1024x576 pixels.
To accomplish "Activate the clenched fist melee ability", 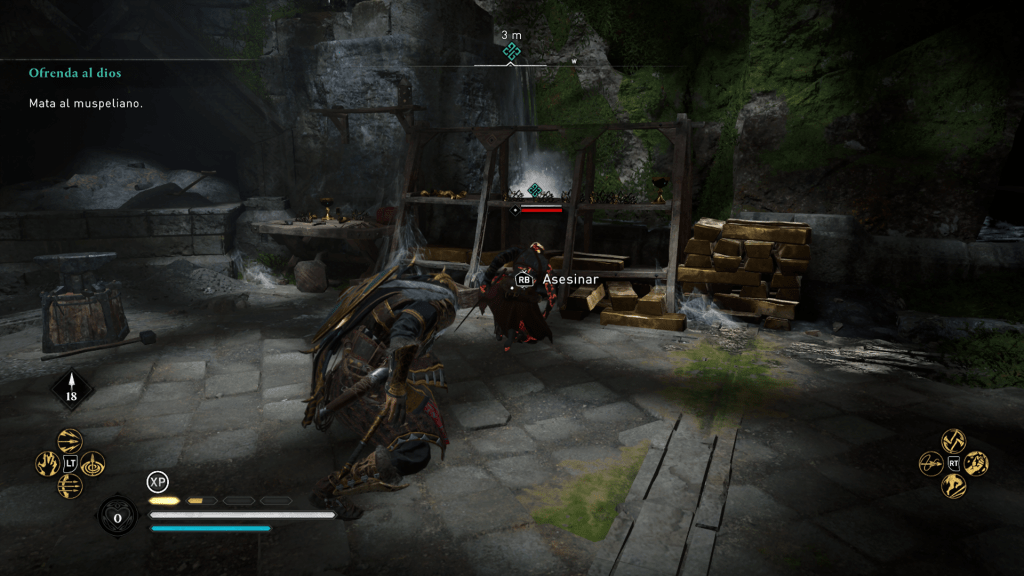I will click(976, 463).
